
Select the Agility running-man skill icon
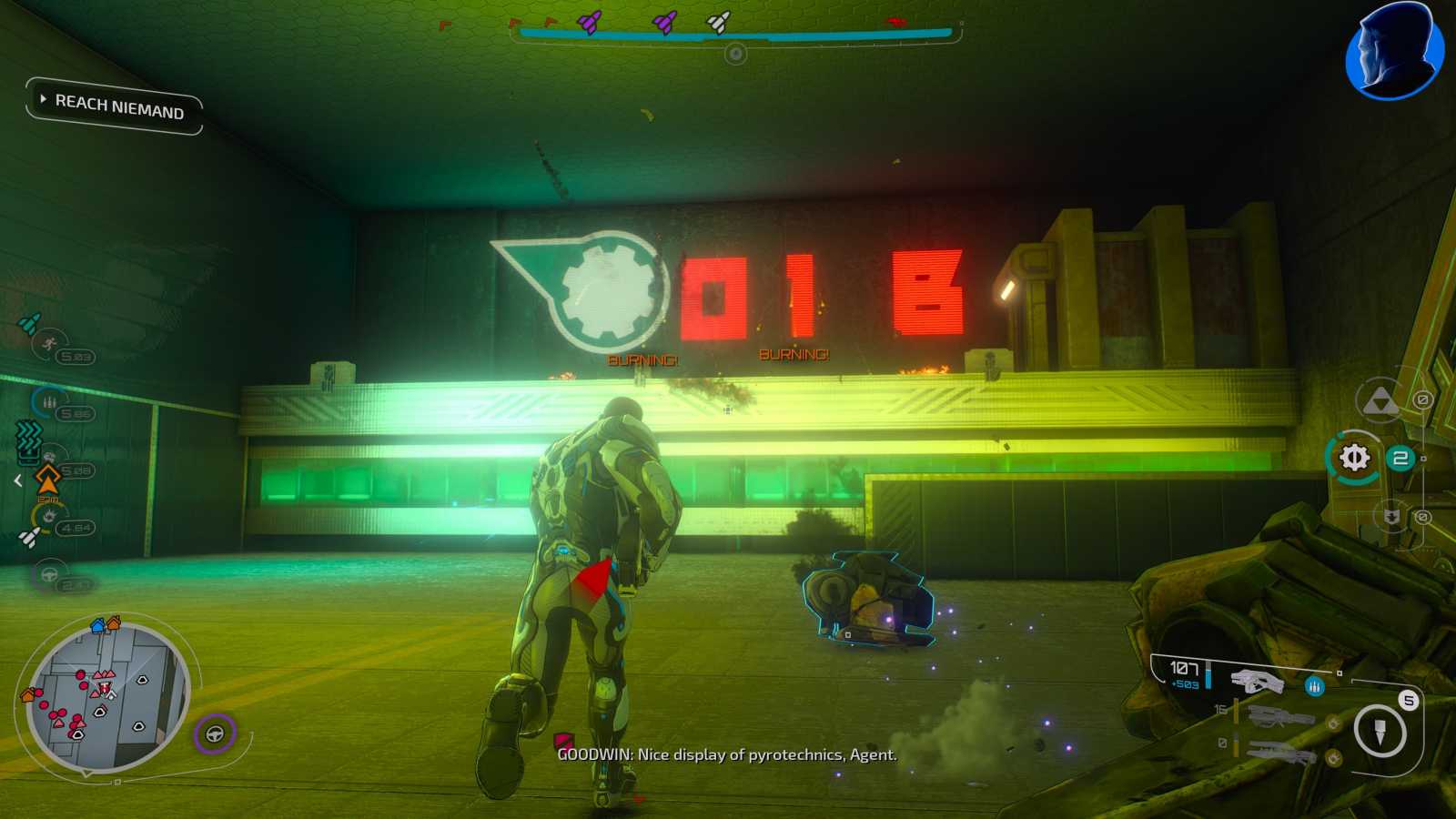(47, 343)
